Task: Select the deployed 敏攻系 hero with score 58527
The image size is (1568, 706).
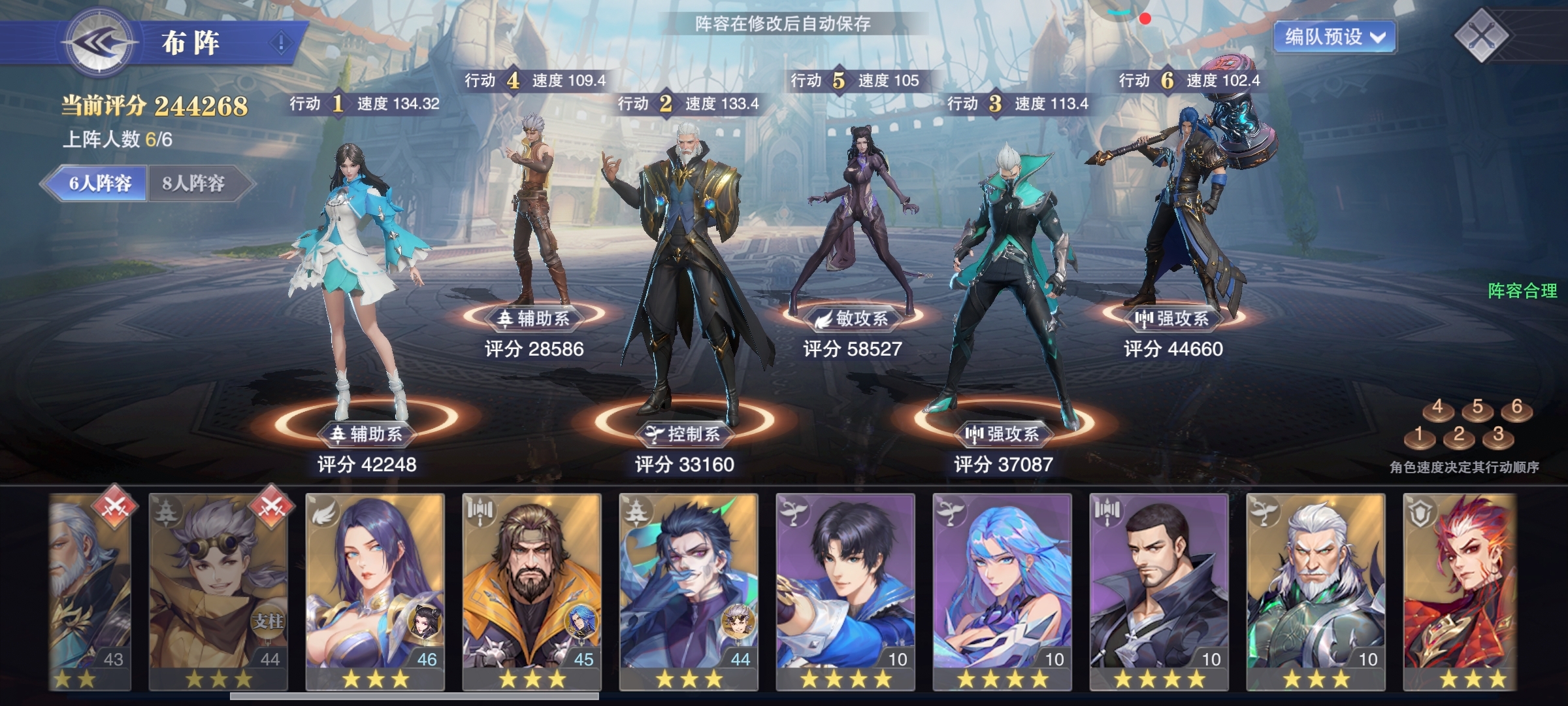Action: [x=853, y=222]
